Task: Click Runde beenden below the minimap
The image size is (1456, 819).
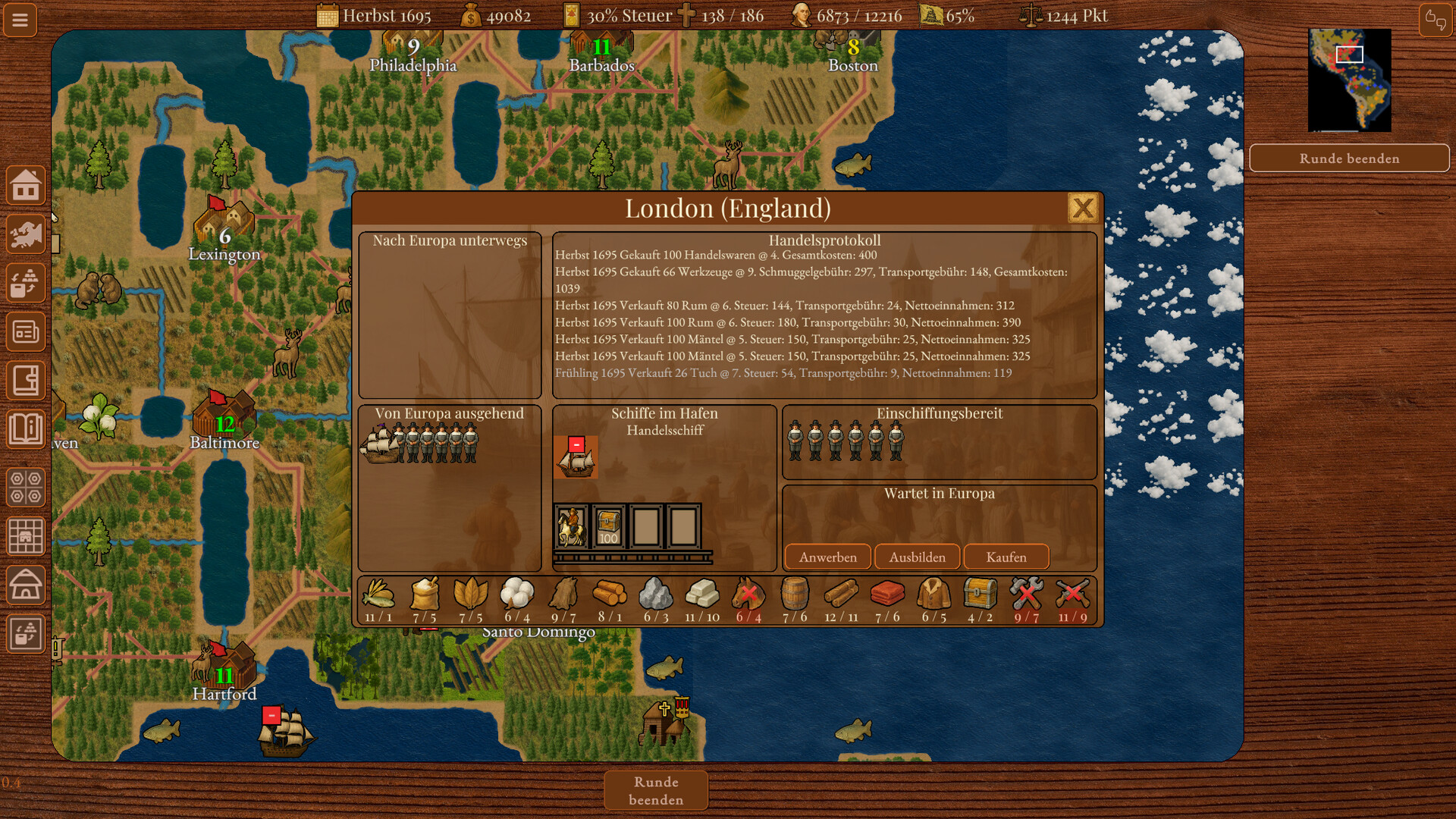Action: (1349, 158)
